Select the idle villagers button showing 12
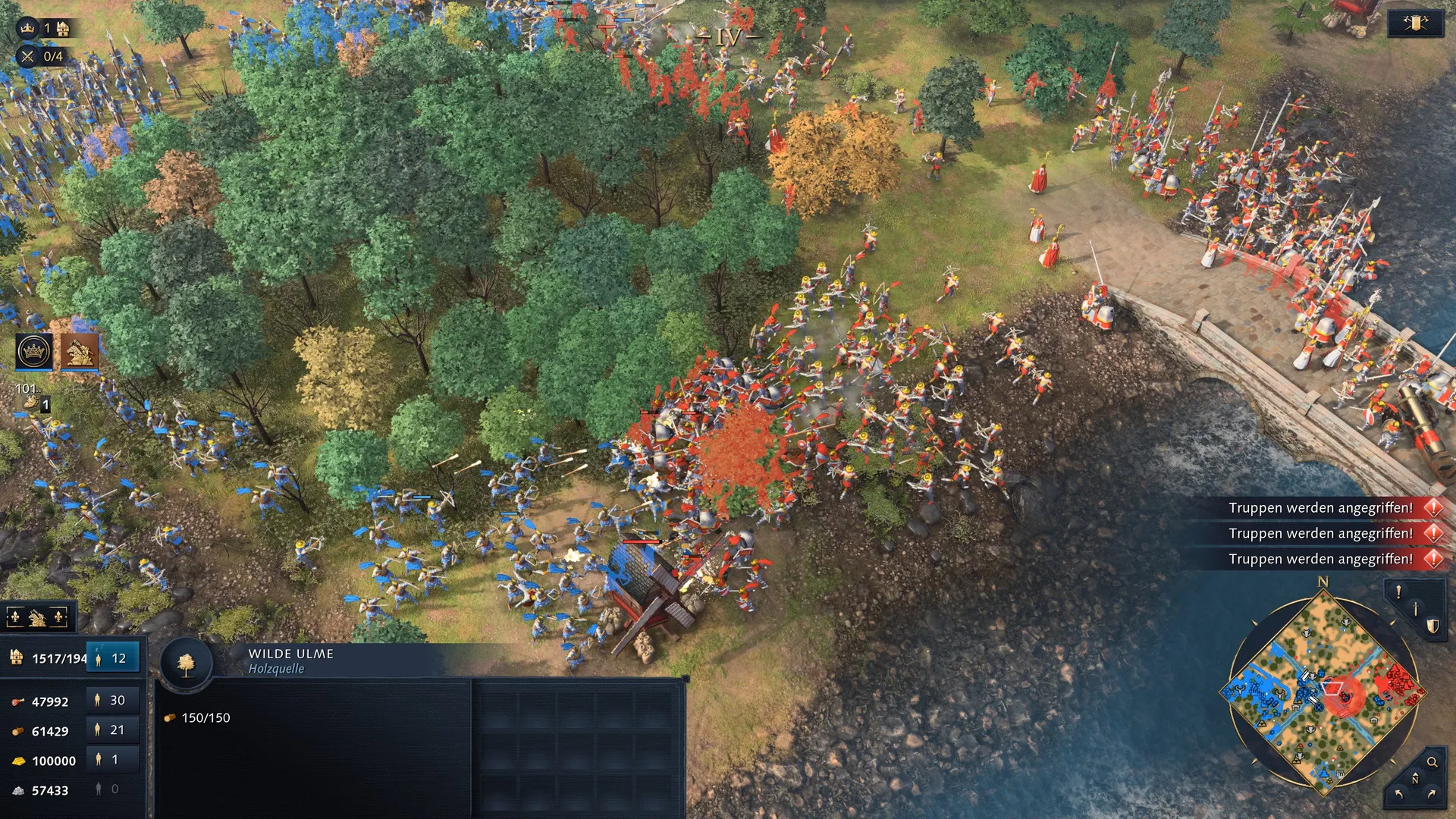This screenshot has height=819, width=1456. tap(113, 658)
